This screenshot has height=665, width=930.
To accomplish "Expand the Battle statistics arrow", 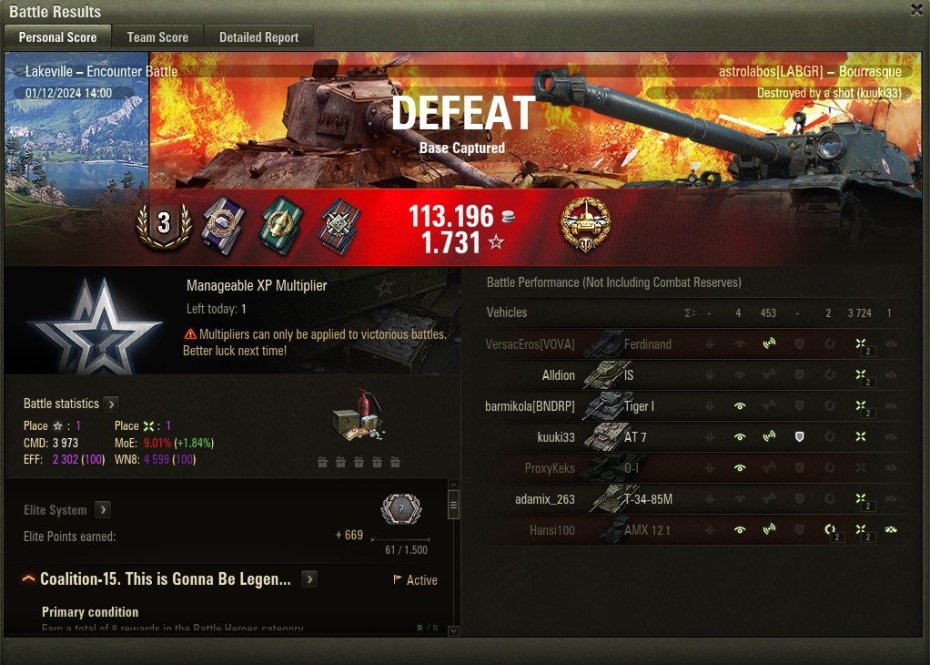I will (x=111, y=404).
